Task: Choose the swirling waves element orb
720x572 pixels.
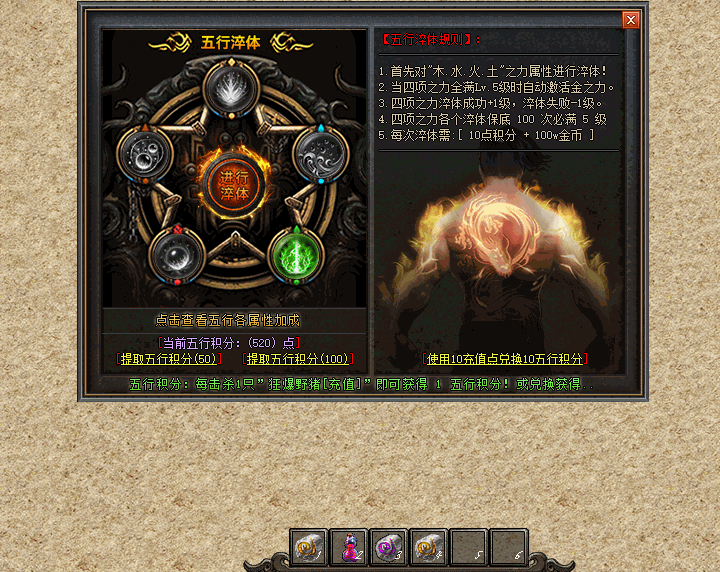Action: point(321,155)
